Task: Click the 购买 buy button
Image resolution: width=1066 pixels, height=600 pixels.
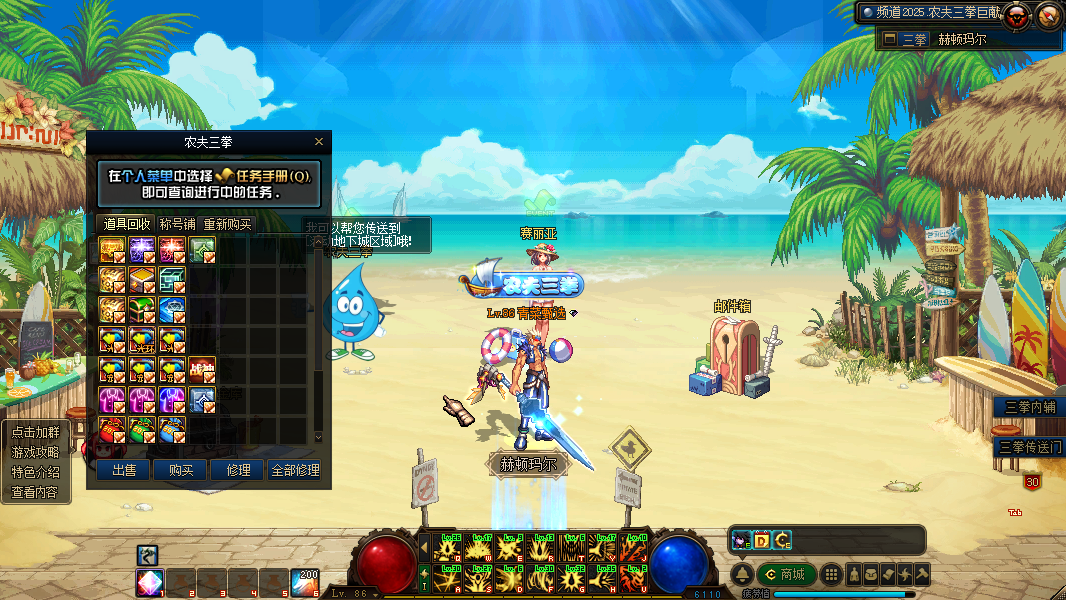Action: pos(181,470)
